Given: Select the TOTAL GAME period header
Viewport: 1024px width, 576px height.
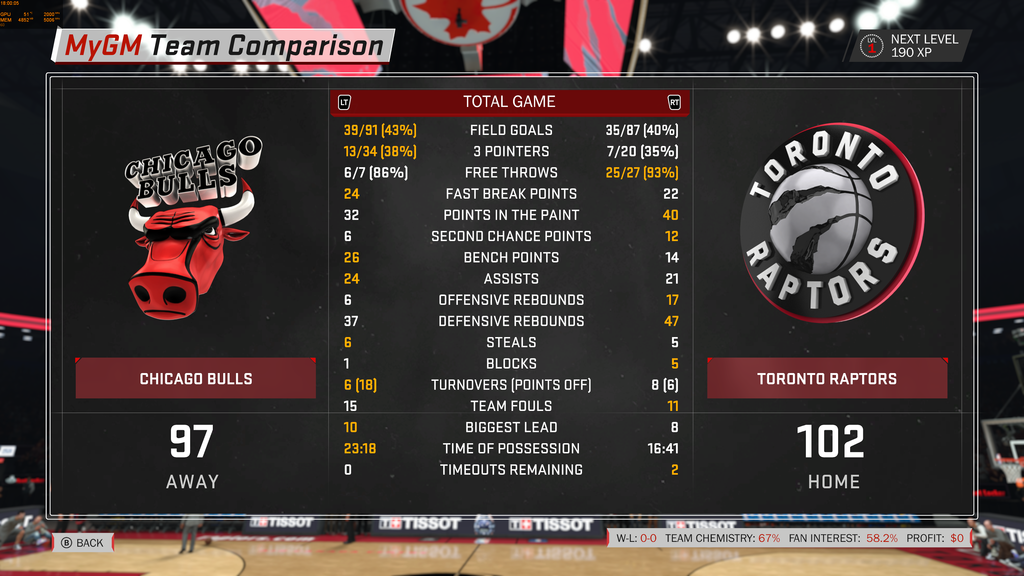Looking at the screenshot, I should [x=509, y=102].
